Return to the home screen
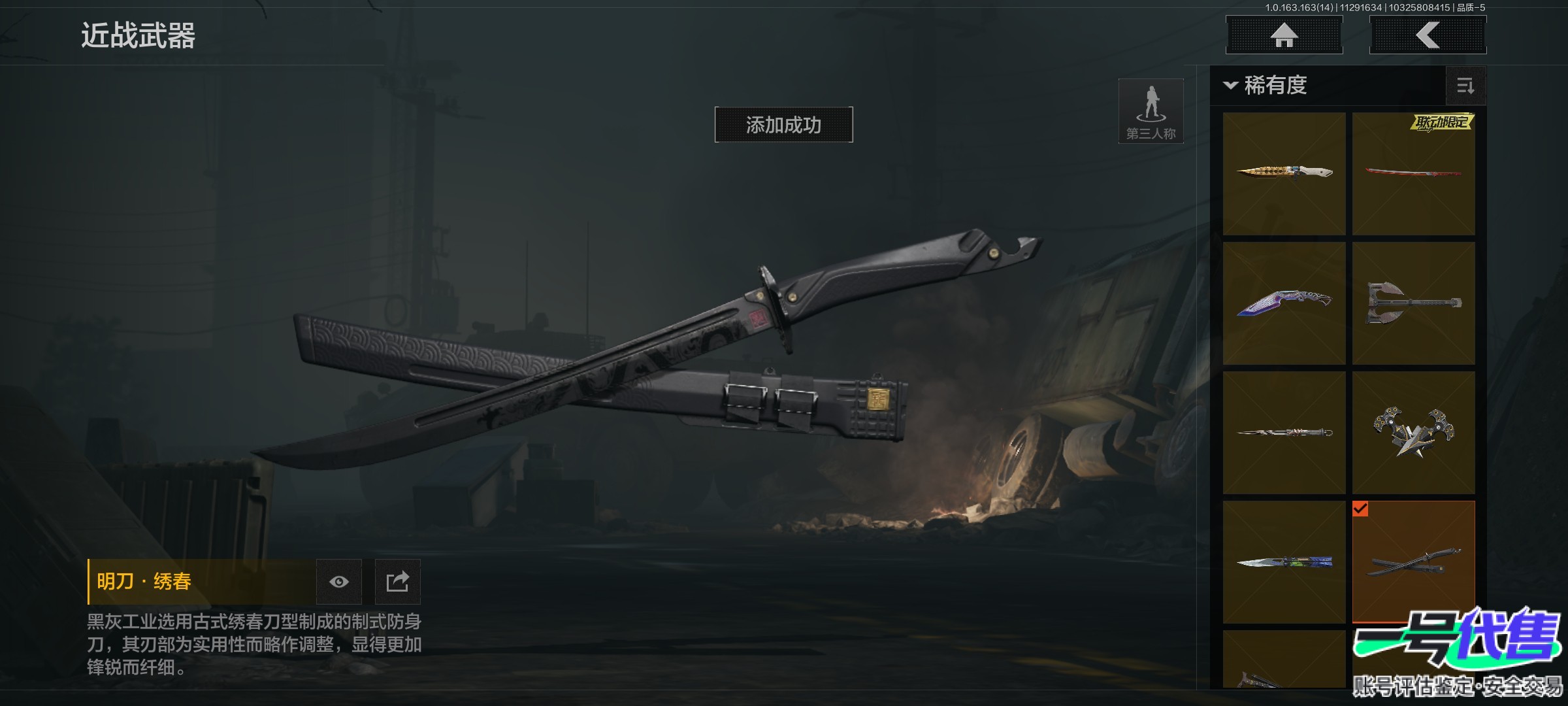Viewport: 1568px width, 706px height. pos(1284,35)
